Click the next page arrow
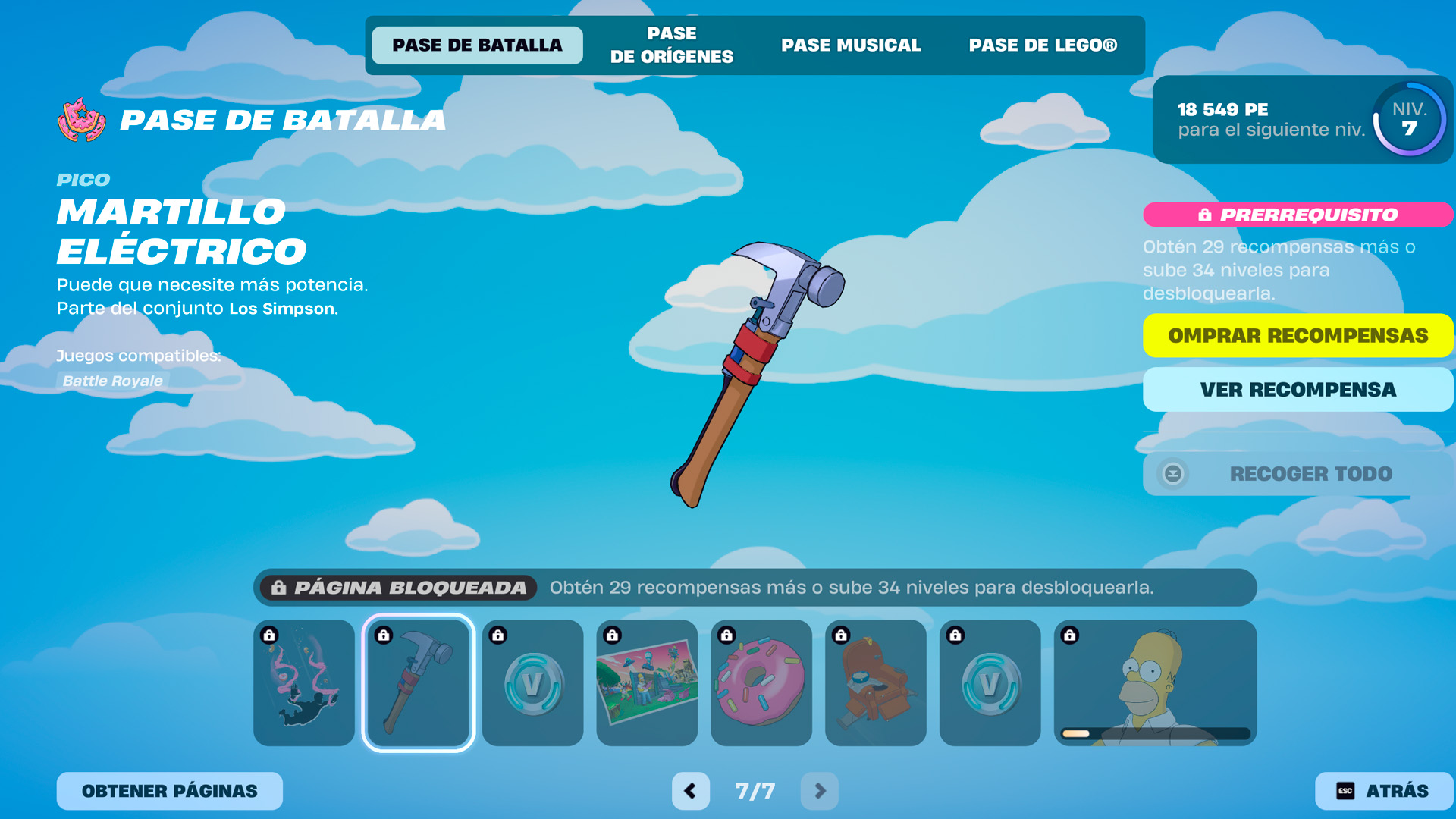Image resolution: width=1456 pixels, height=819 pixels. tap(820, 791)
